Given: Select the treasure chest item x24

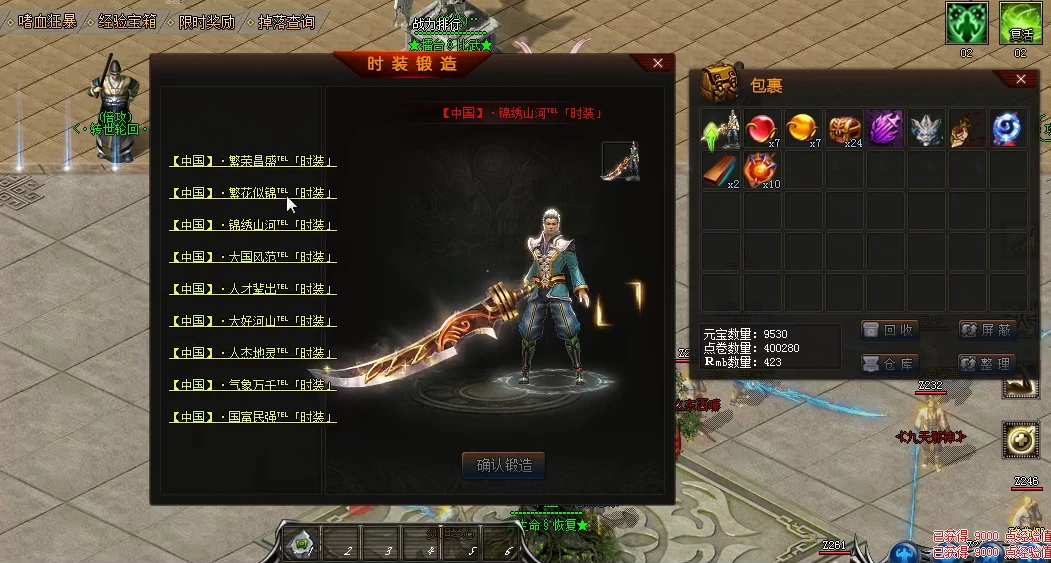Looking at the screenshot, I should pos(845,130).
